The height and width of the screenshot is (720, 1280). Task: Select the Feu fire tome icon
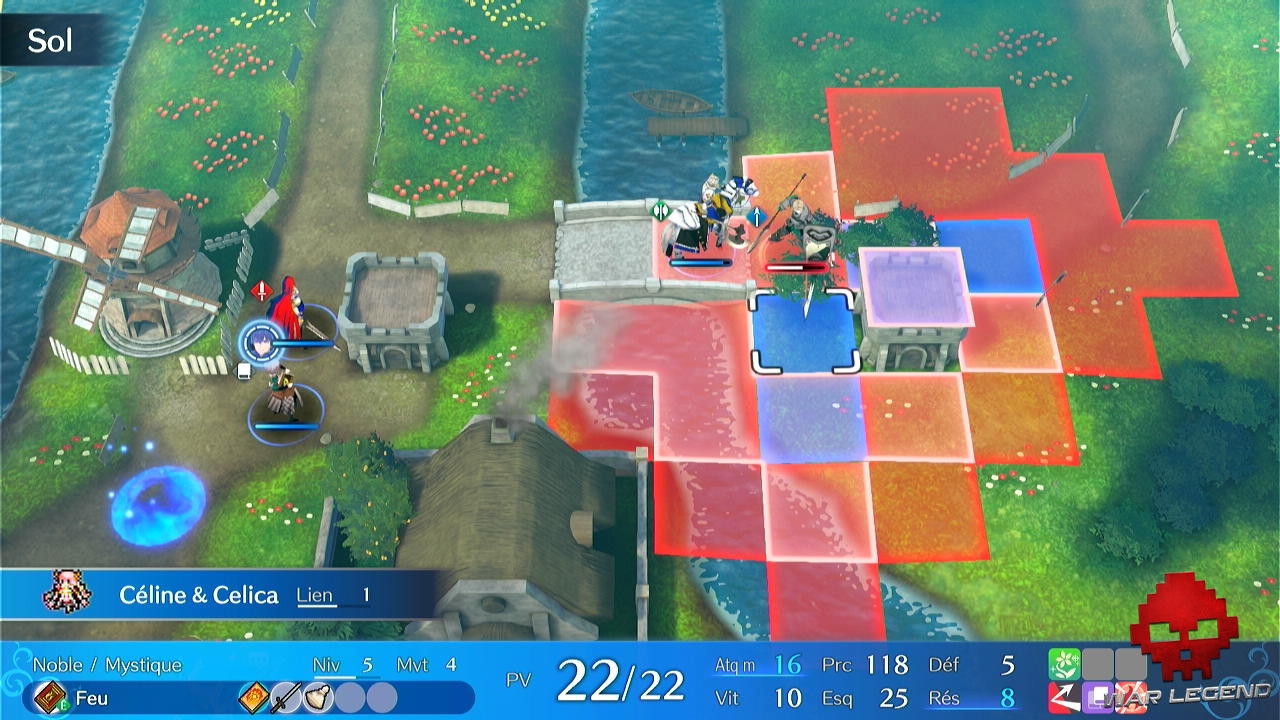(50, 697)
